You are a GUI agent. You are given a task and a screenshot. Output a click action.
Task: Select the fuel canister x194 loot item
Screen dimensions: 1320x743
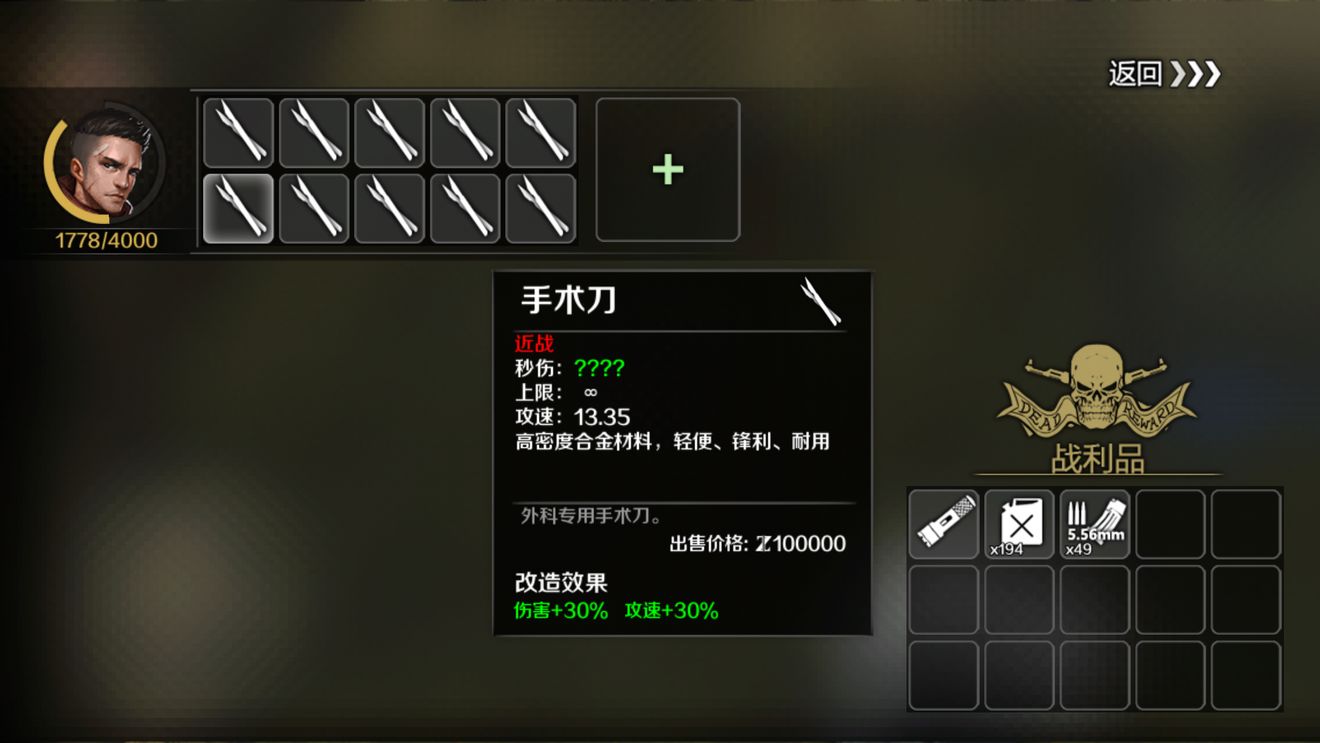pos(1019,522)
